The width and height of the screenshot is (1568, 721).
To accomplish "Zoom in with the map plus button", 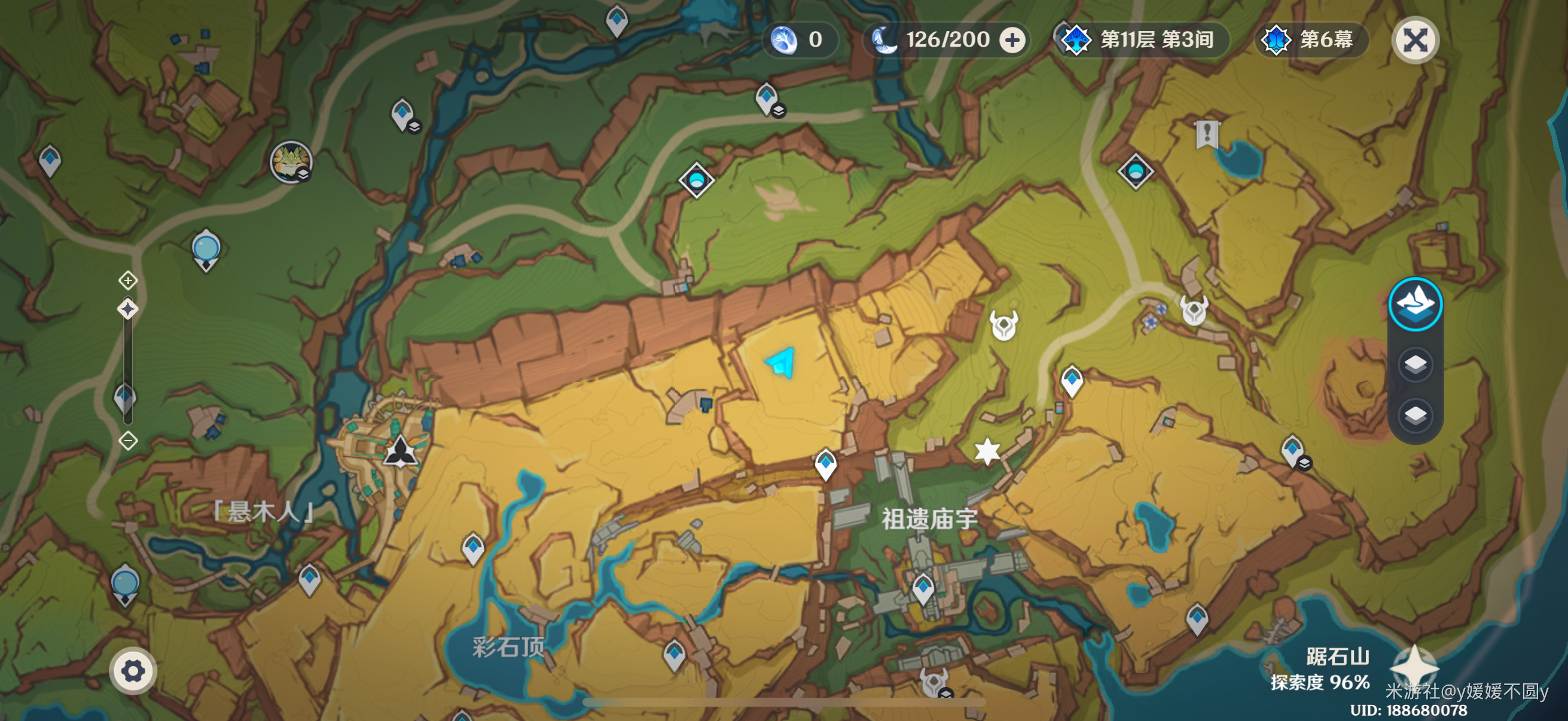I will [128, 280].
